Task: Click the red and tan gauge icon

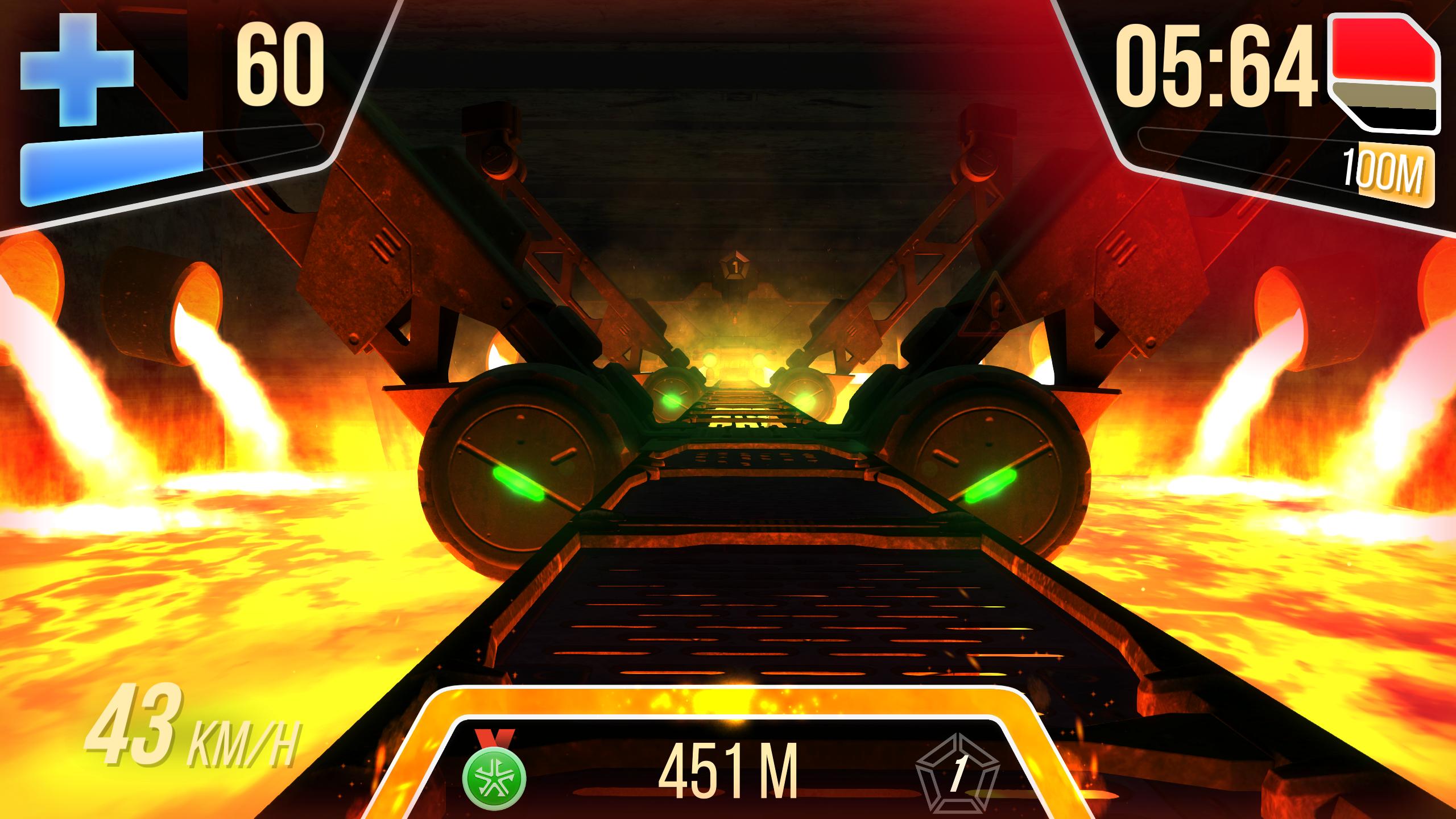Action: pos(1386,75)
